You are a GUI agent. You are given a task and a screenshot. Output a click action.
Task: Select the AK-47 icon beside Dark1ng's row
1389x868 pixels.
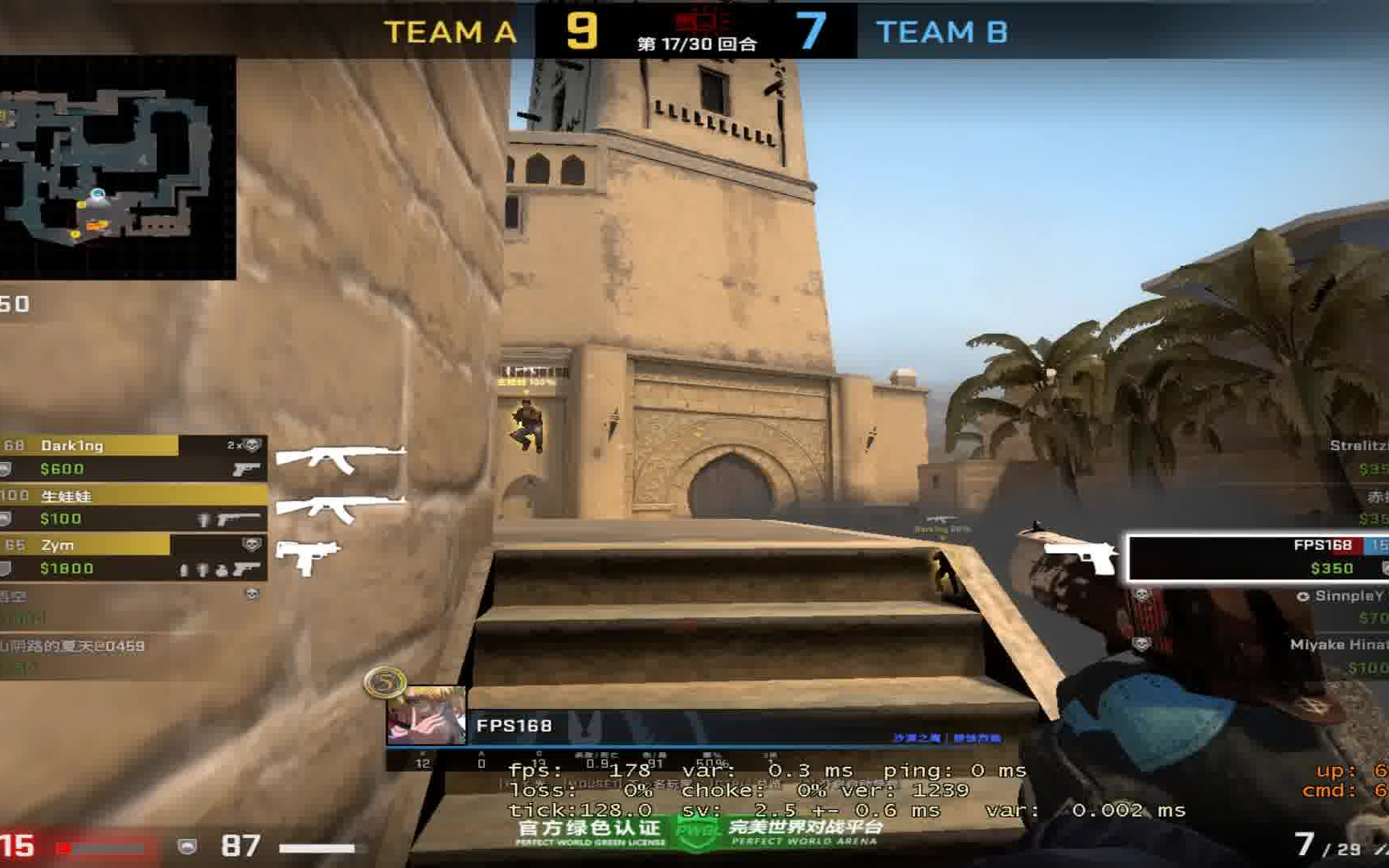[x=338, y=456]
